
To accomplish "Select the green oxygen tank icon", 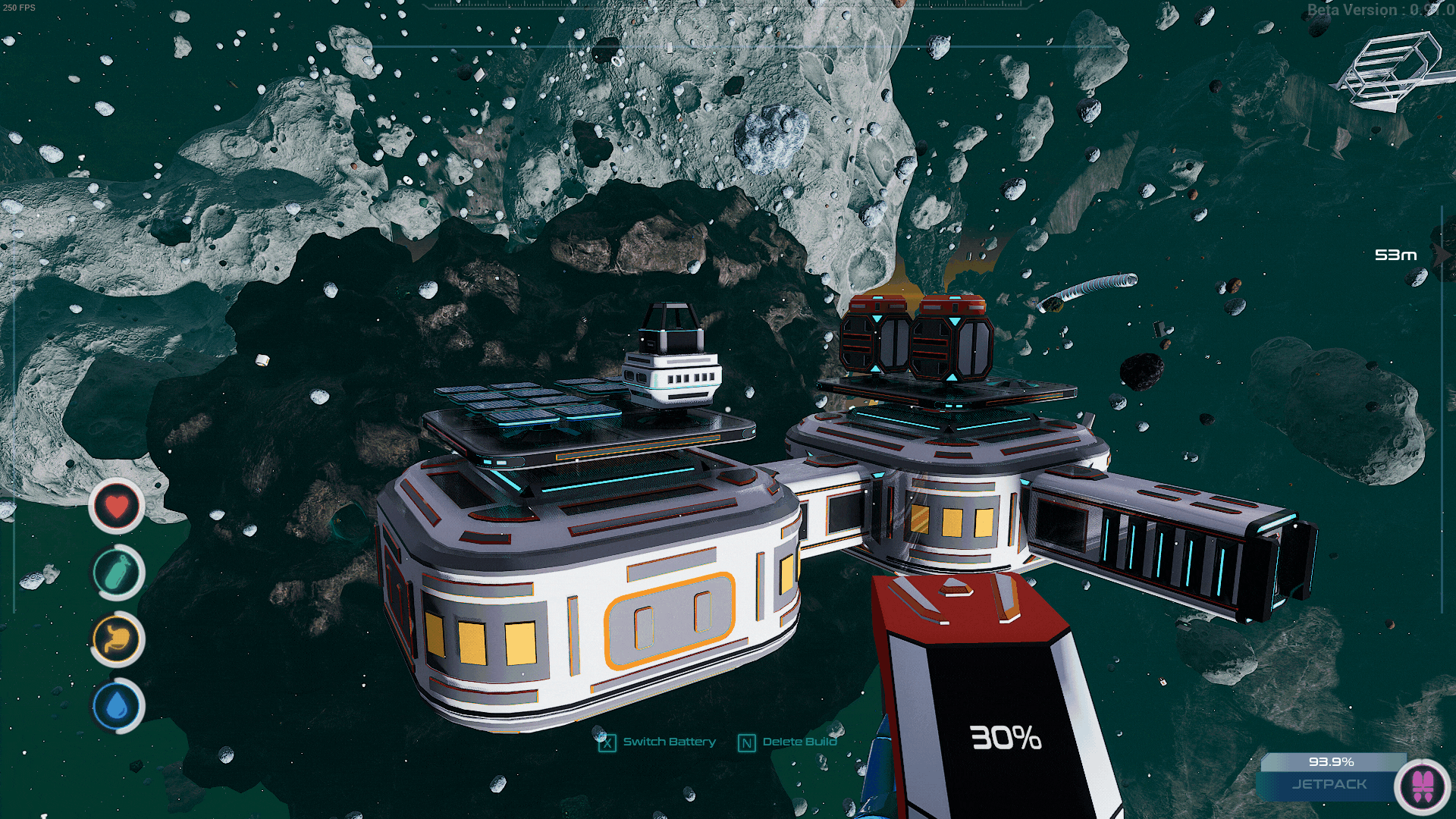I will coord(117,573).
